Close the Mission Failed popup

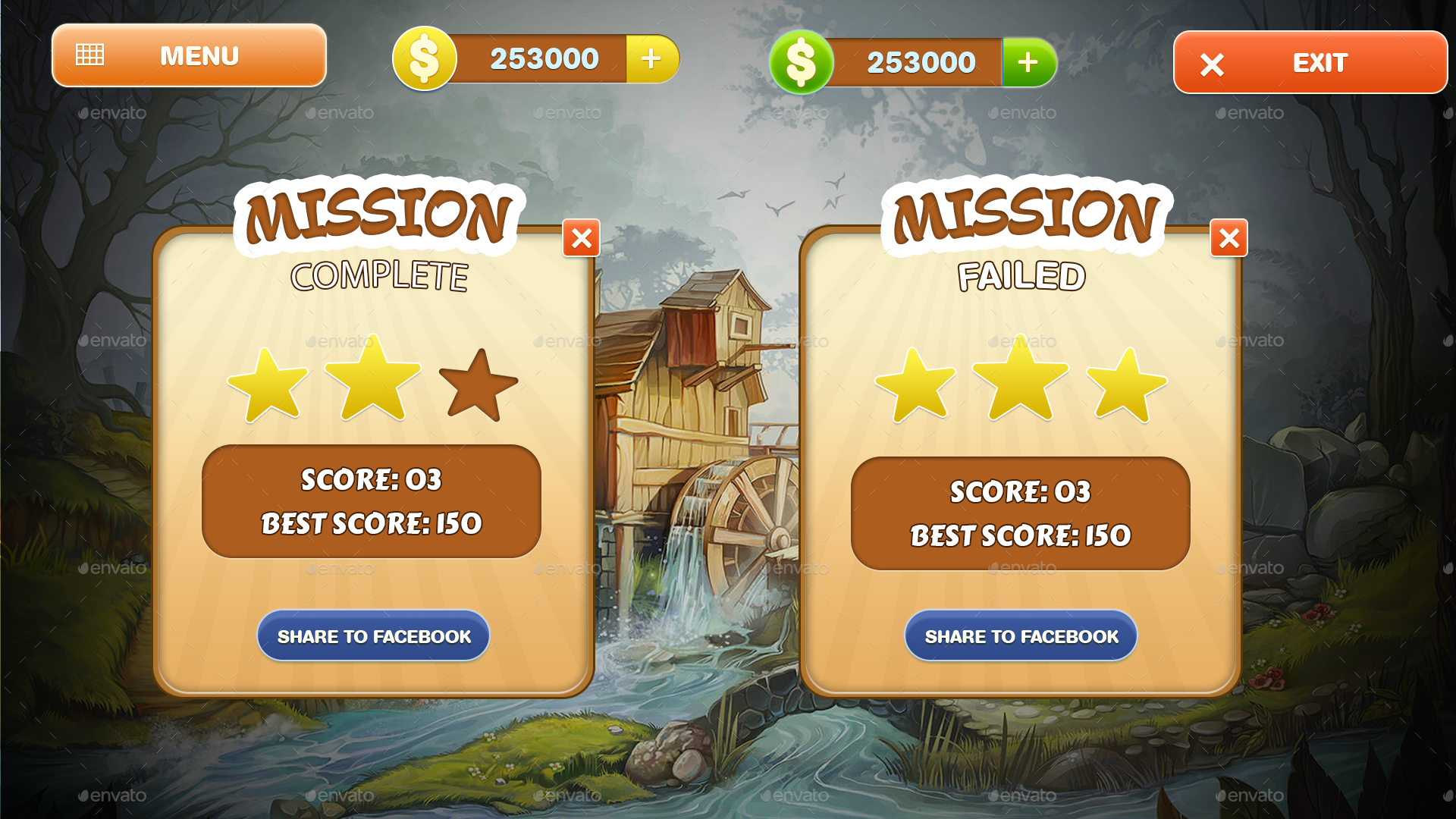(1229, 239)
